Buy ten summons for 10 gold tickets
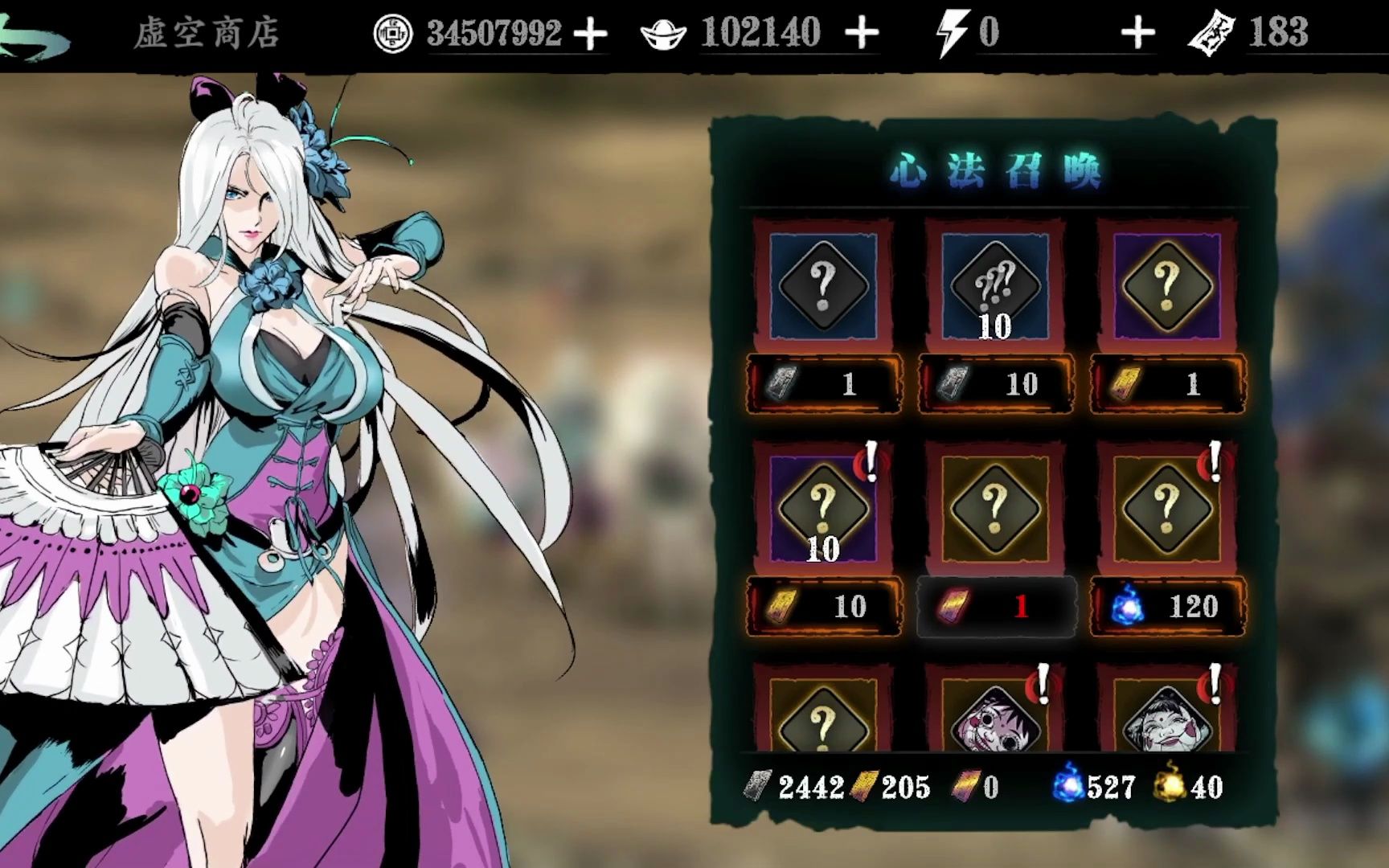 824,607
